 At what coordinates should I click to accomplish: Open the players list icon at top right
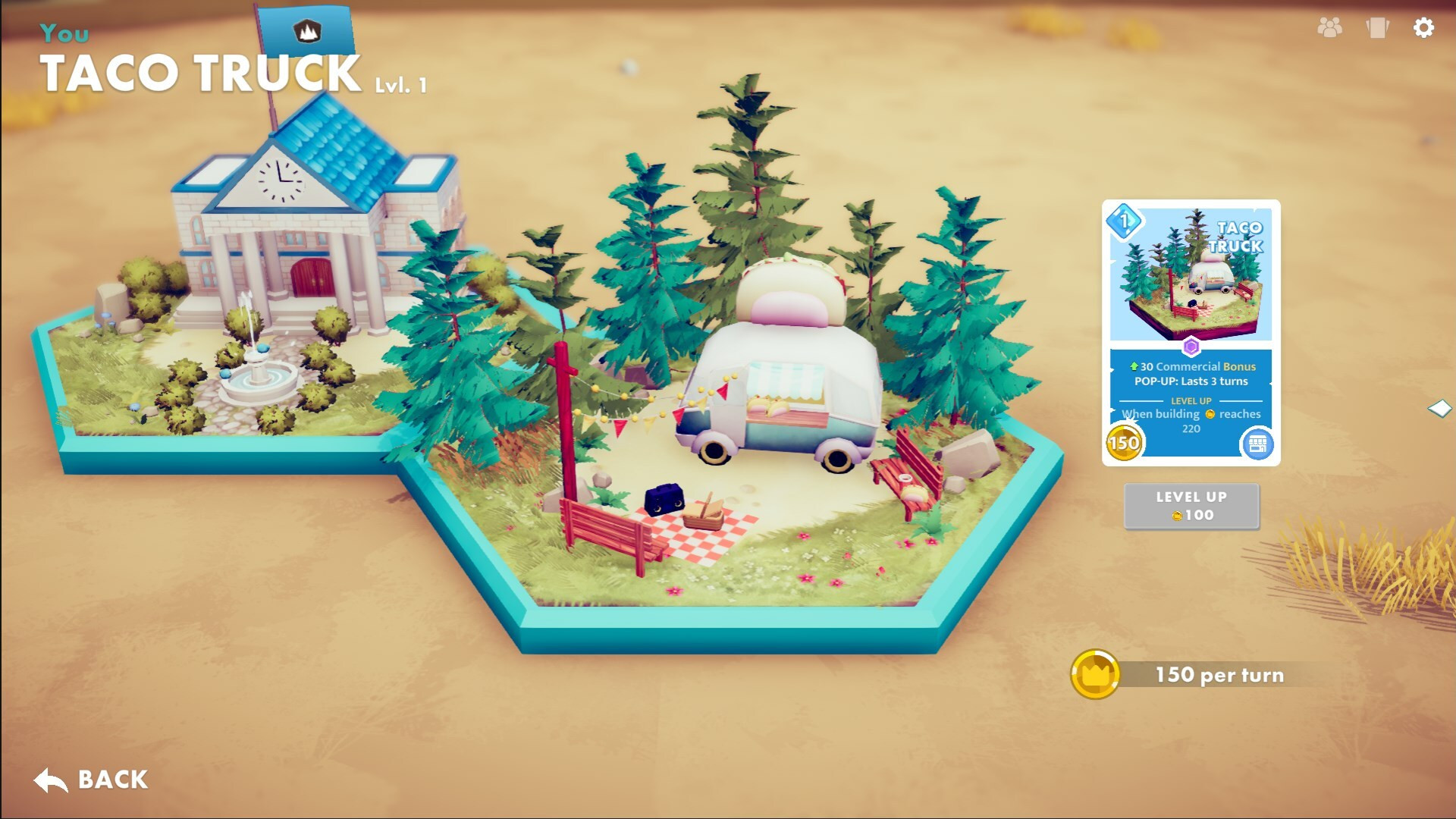tap(1329, 28)
